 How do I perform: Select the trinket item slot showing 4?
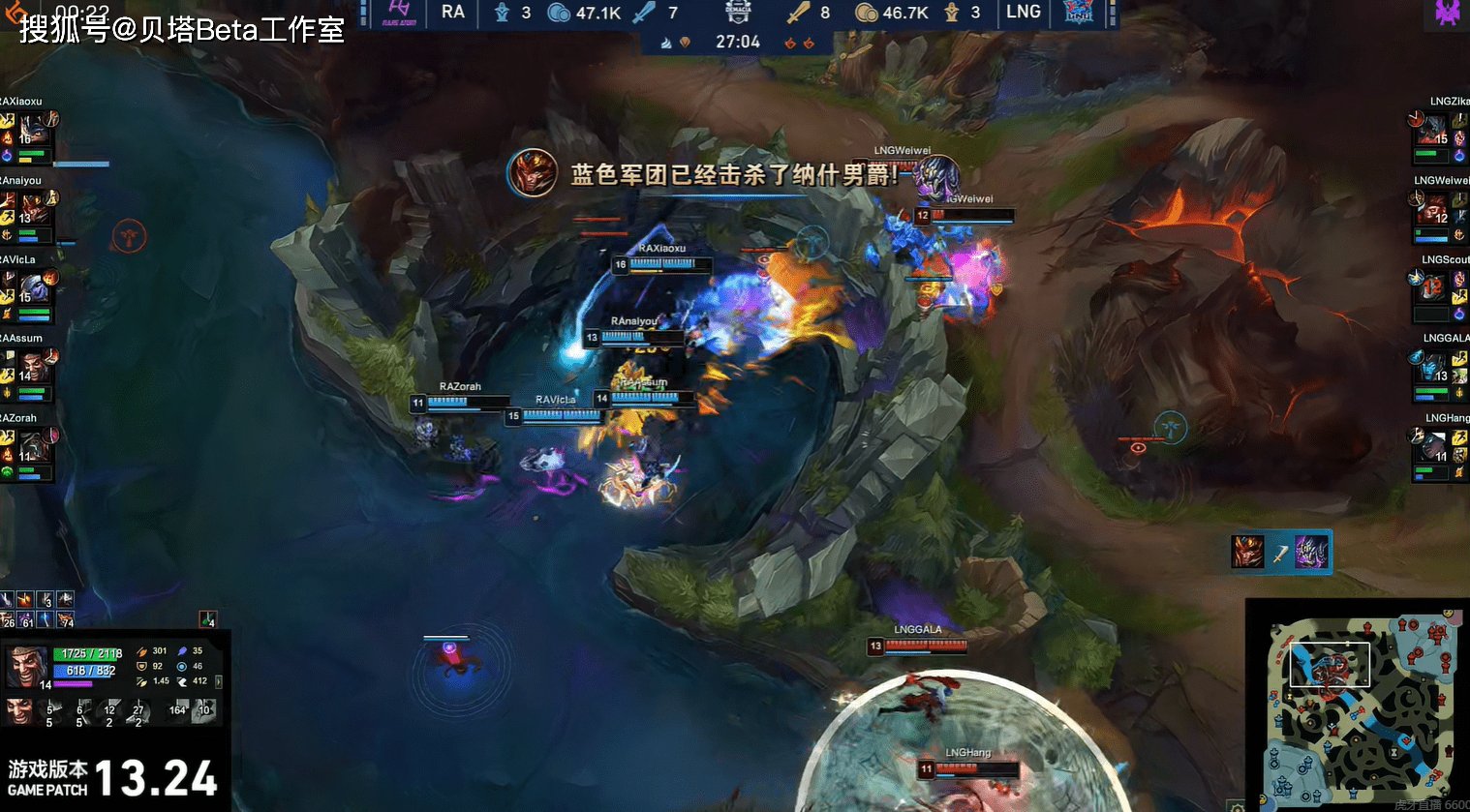207,619
